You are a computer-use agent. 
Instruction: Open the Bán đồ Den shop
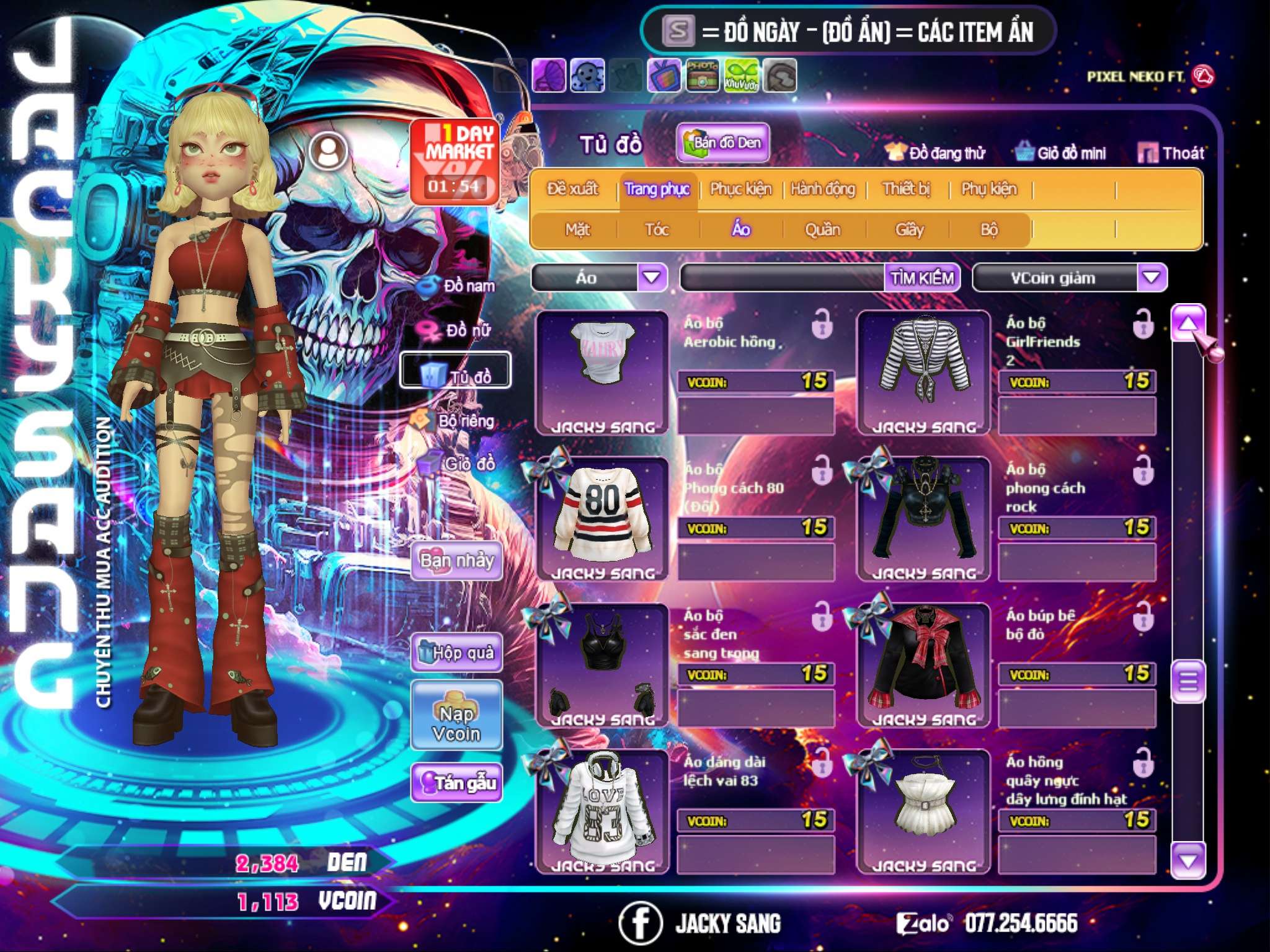(722, 143)
